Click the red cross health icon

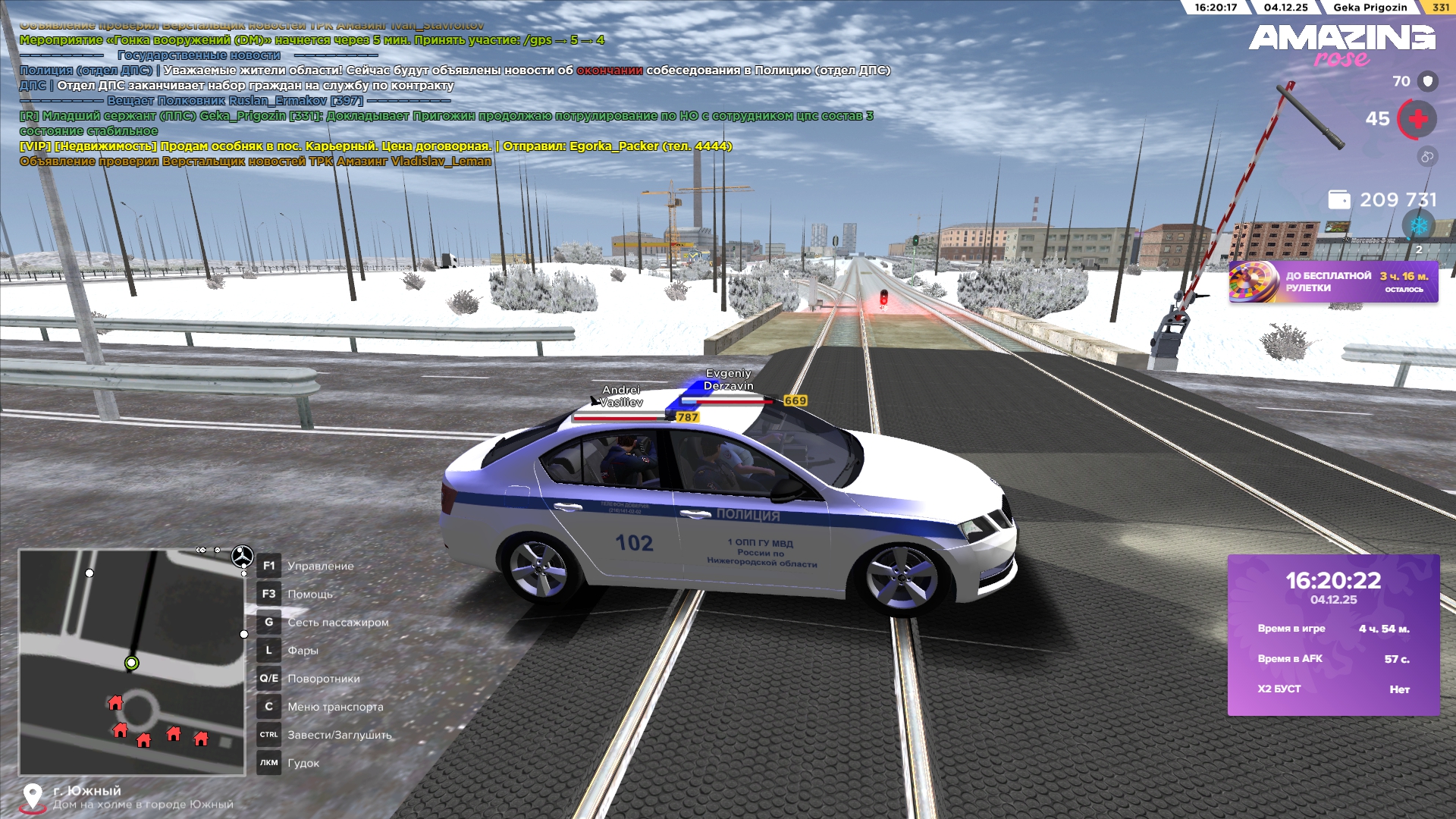click(x=1417, y=120)
